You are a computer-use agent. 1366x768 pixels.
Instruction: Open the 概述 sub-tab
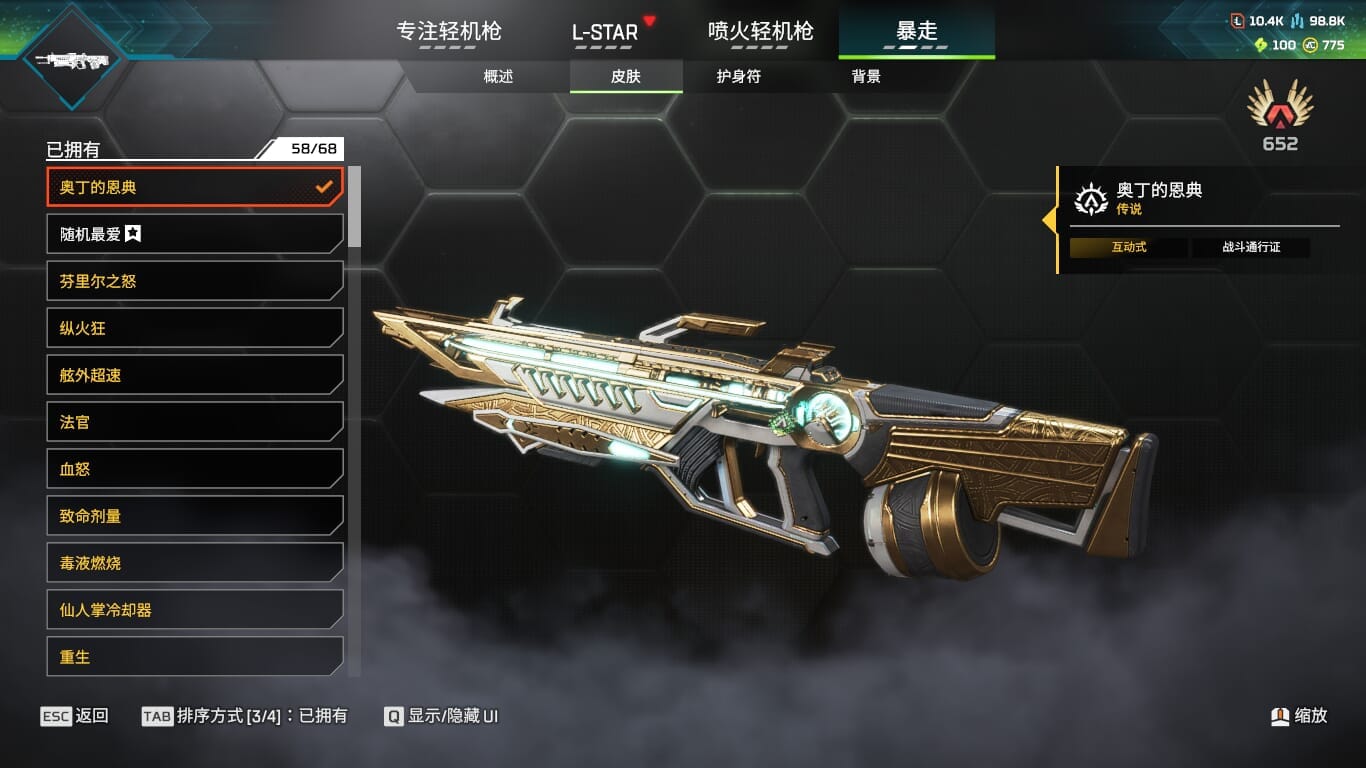tap(498, 76)
